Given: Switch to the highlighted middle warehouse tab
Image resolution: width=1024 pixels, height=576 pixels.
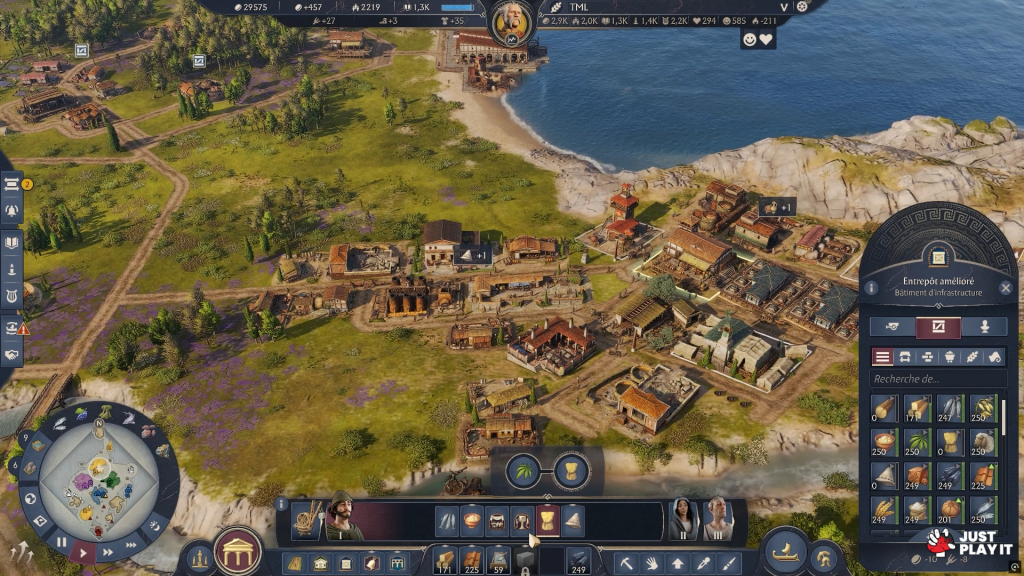Looking at the screenshot, I should 938,327.
